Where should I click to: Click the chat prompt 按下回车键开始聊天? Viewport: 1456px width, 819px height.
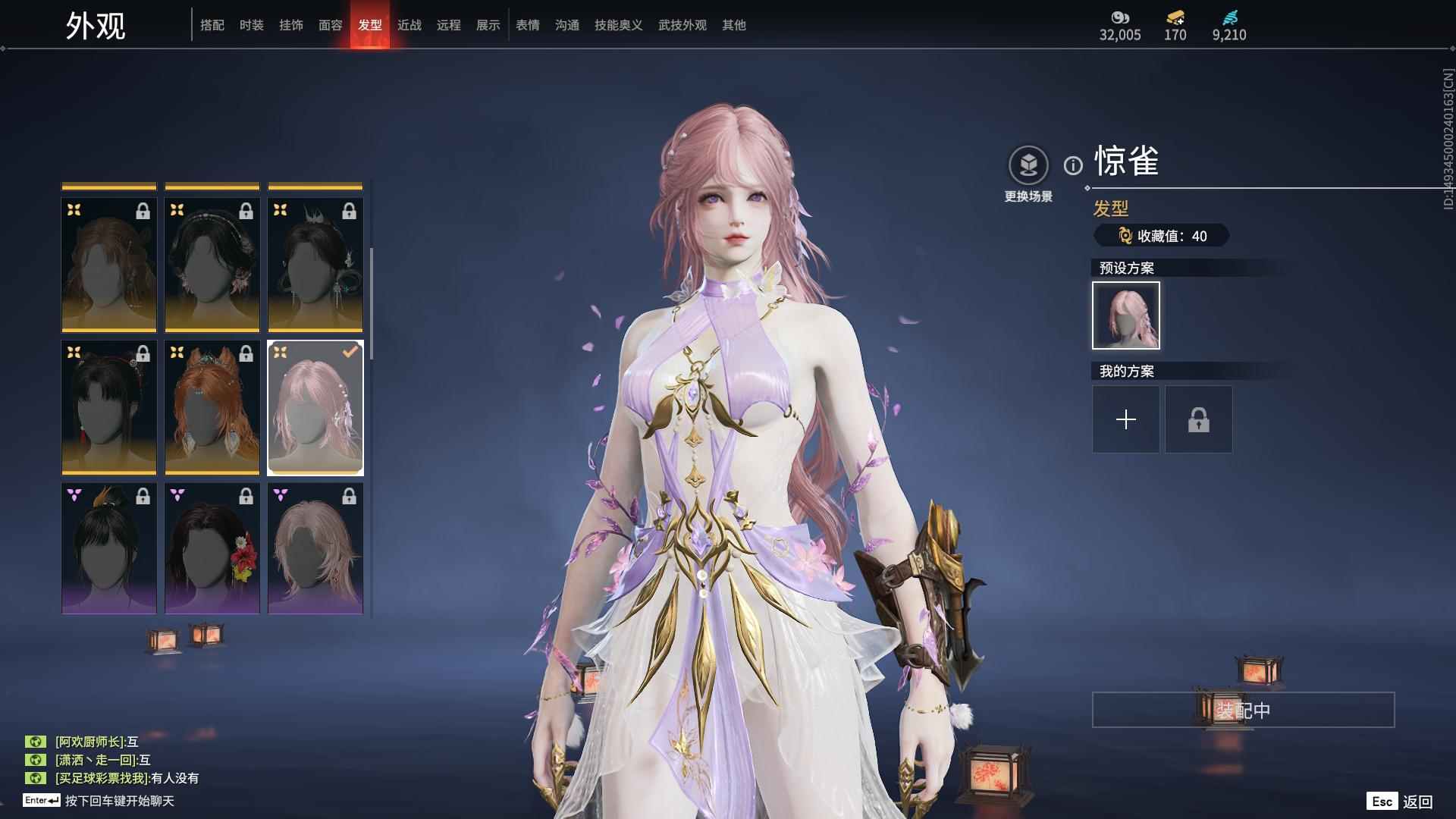click(x=119, y=801)
